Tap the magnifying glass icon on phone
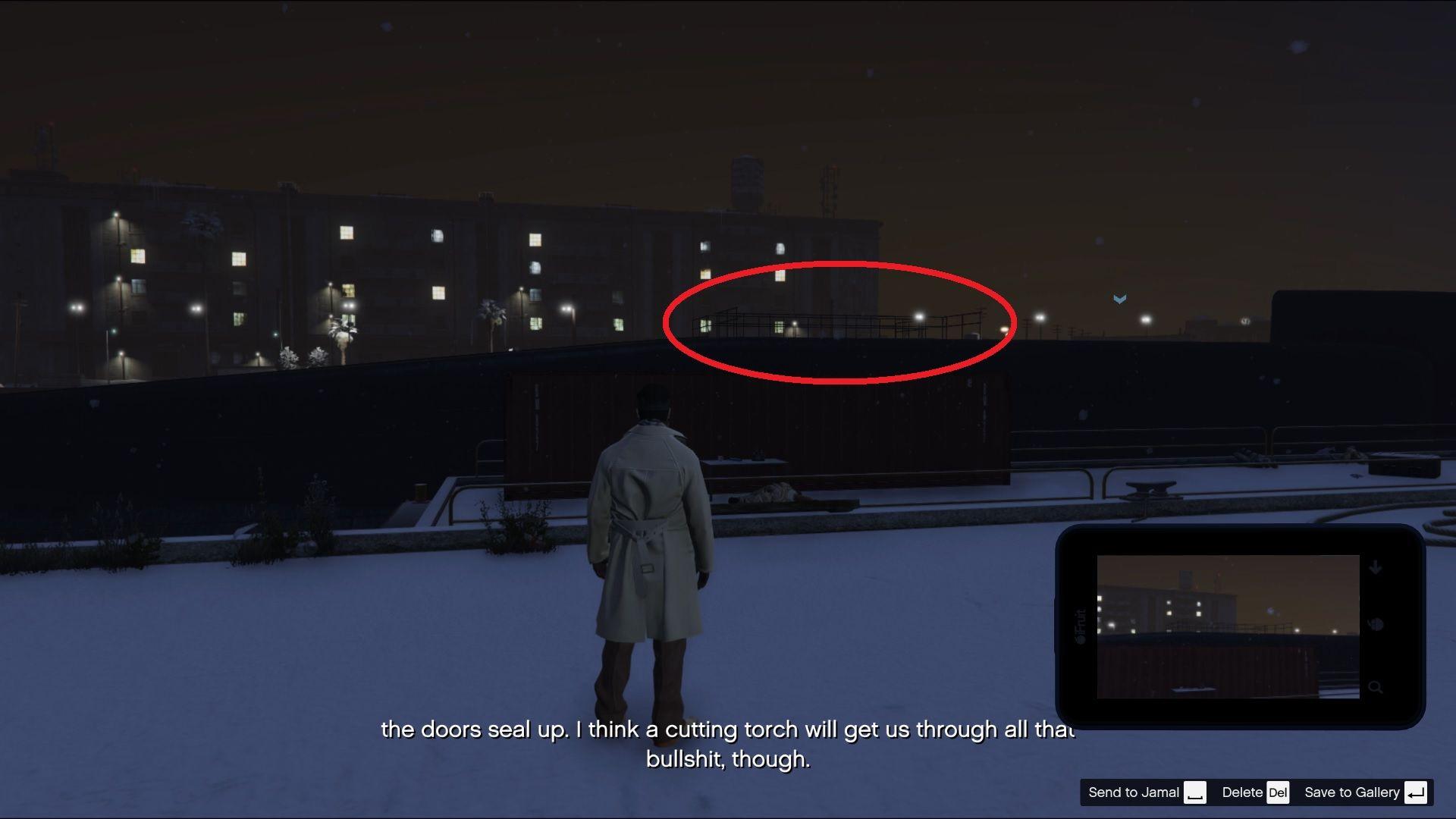 (1376, 688)
